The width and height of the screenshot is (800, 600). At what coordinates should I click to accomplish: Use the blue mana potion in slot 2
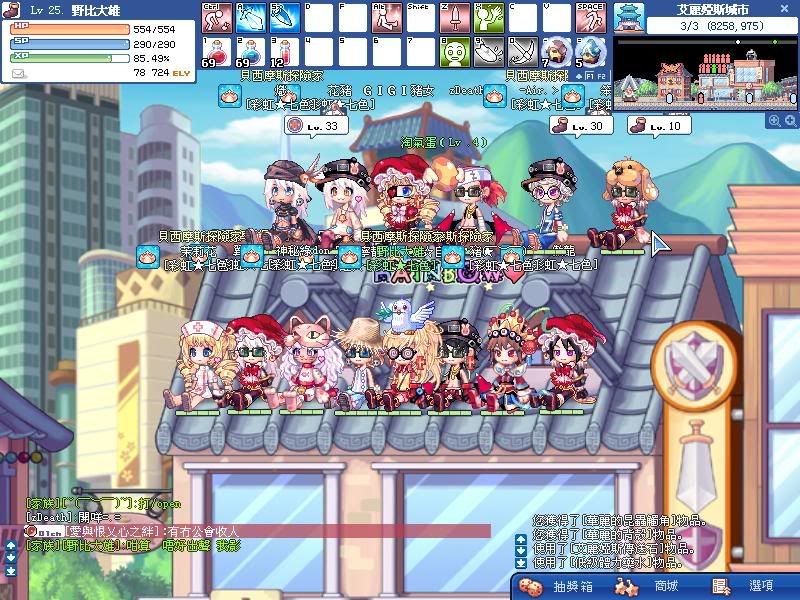pos(250,51)
